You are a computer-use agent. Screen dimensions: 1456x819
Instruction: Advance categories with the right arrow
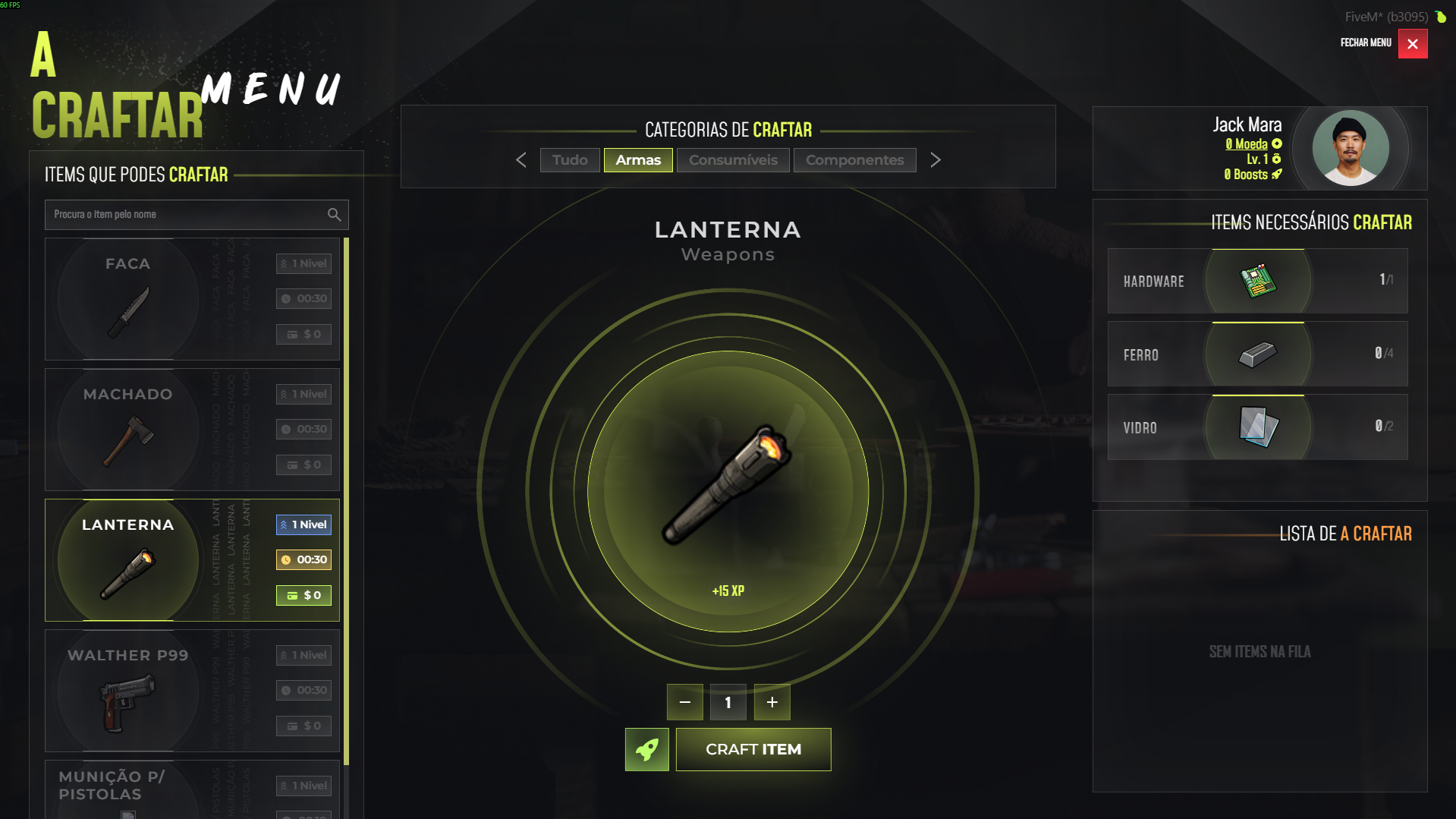[936, 160]
